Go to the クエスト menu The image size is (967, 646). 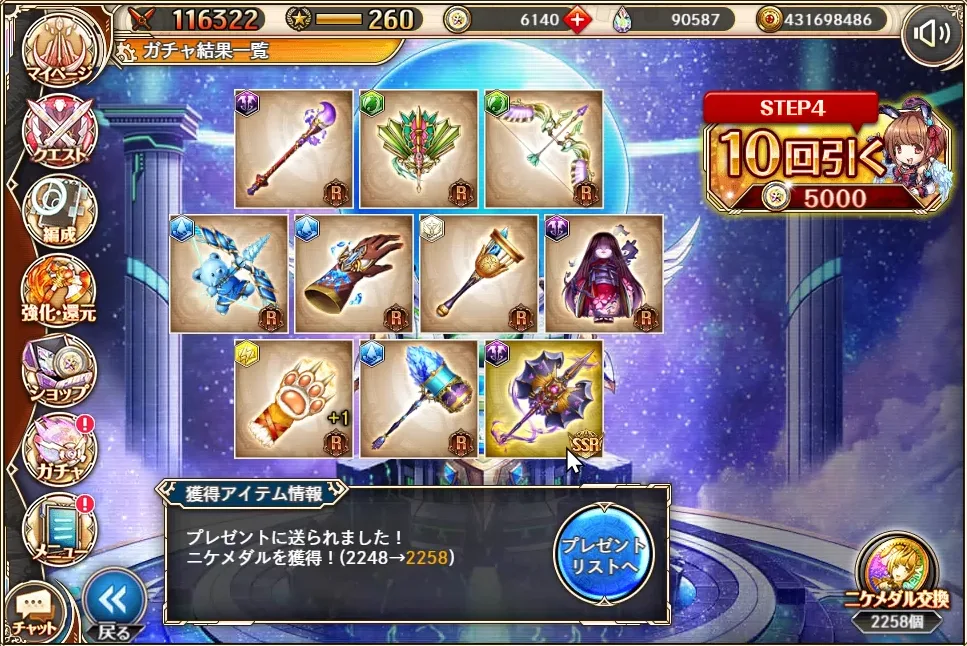[x=58, y=132]
